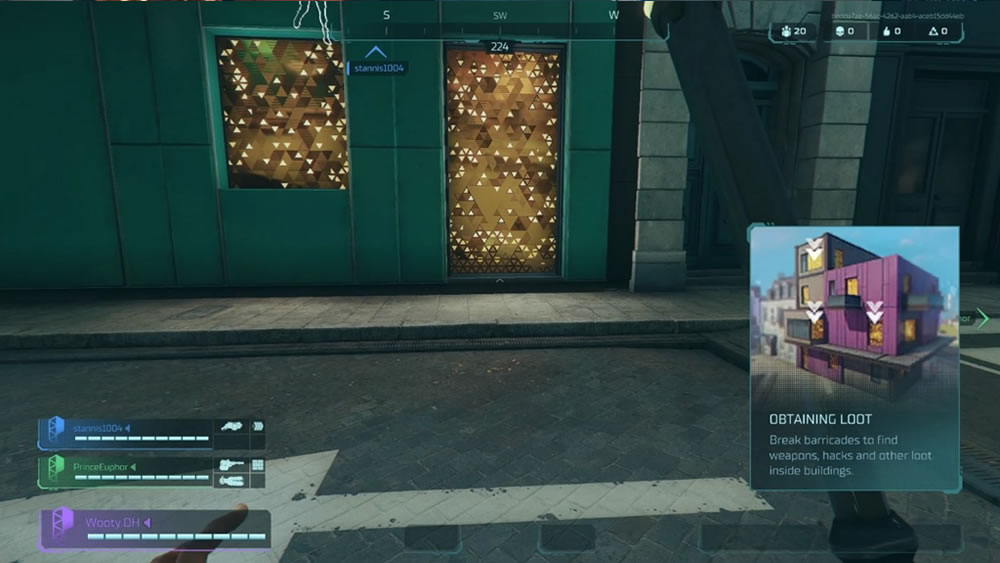Viewport: 1000px width, 563px height.
Task: Click stannis1004's chevron hack icon
Action: pos(258,427)
